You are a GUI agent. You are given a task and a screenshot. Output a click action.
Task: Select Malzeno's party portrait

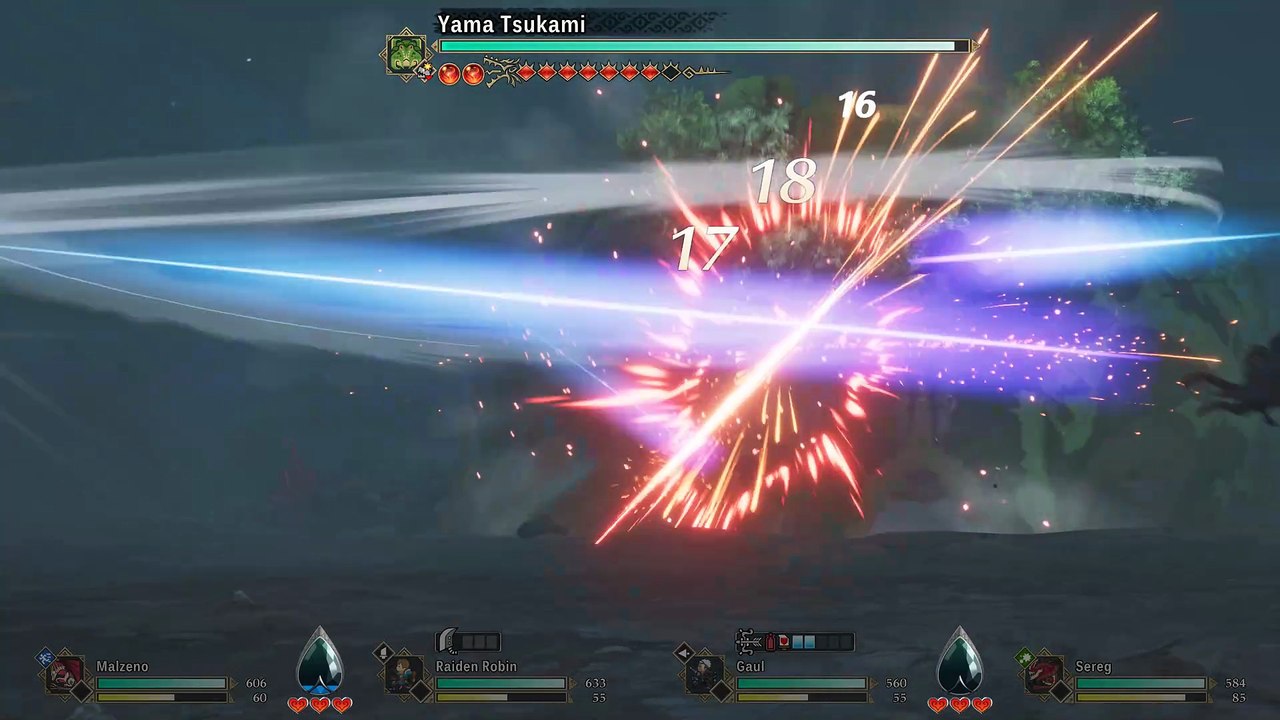pos(66,673)
